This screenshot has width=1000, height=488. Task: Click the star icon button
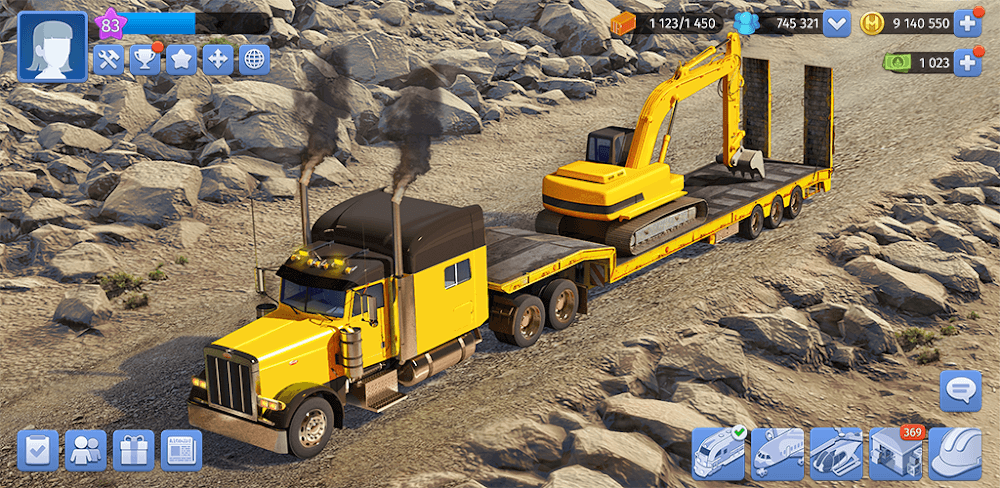pyautogui.click(x=181, y=60)
